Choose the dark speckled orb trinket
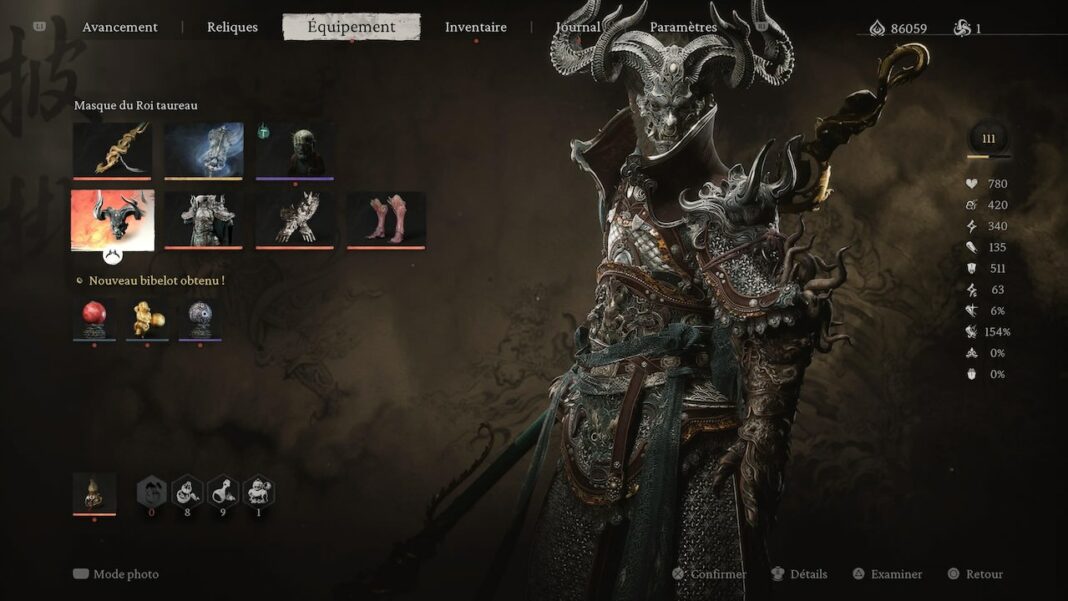 click(x=200, y=318)
